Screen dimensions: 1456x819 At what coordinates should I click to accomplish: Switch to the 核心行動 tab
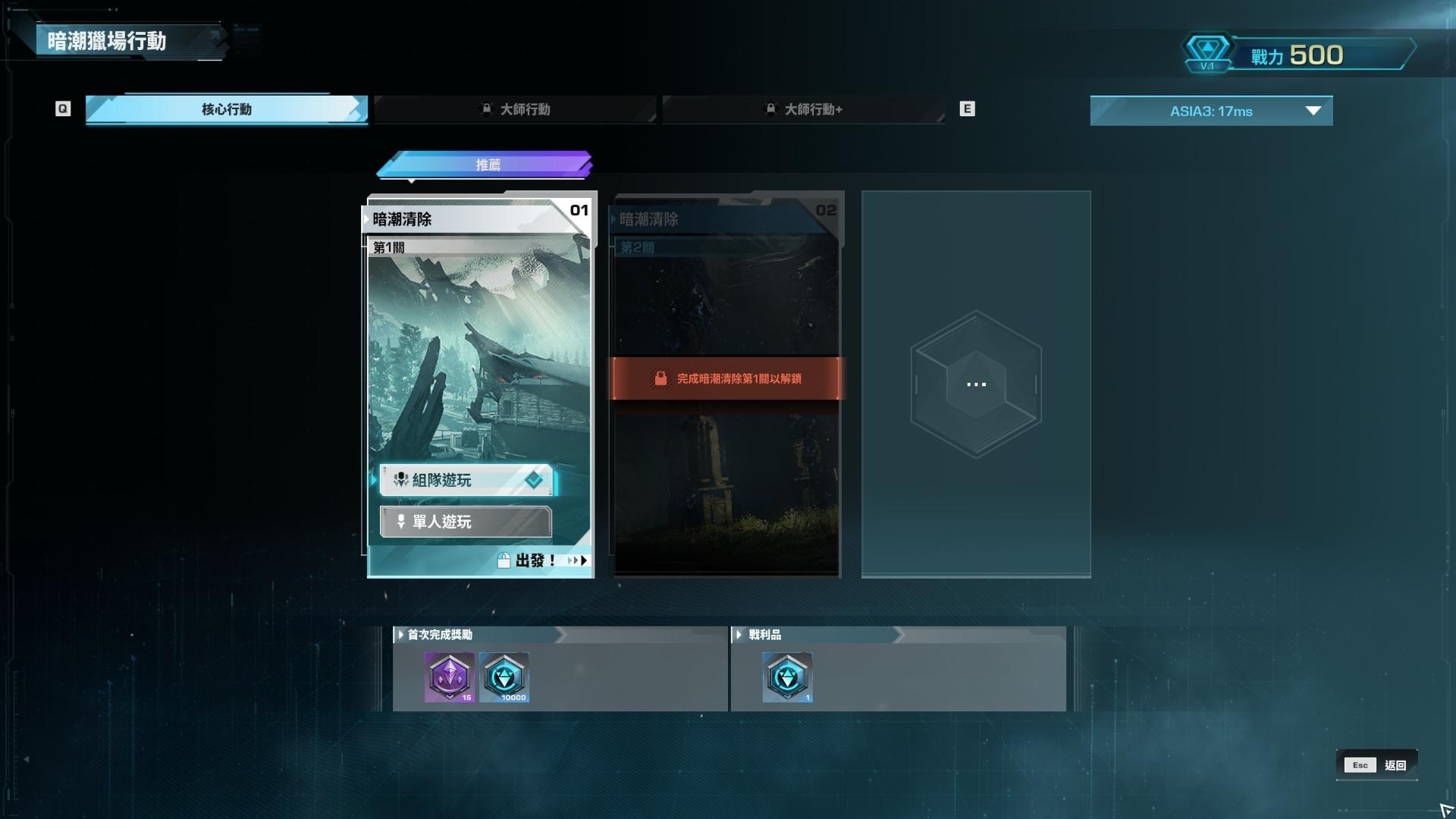226,109
